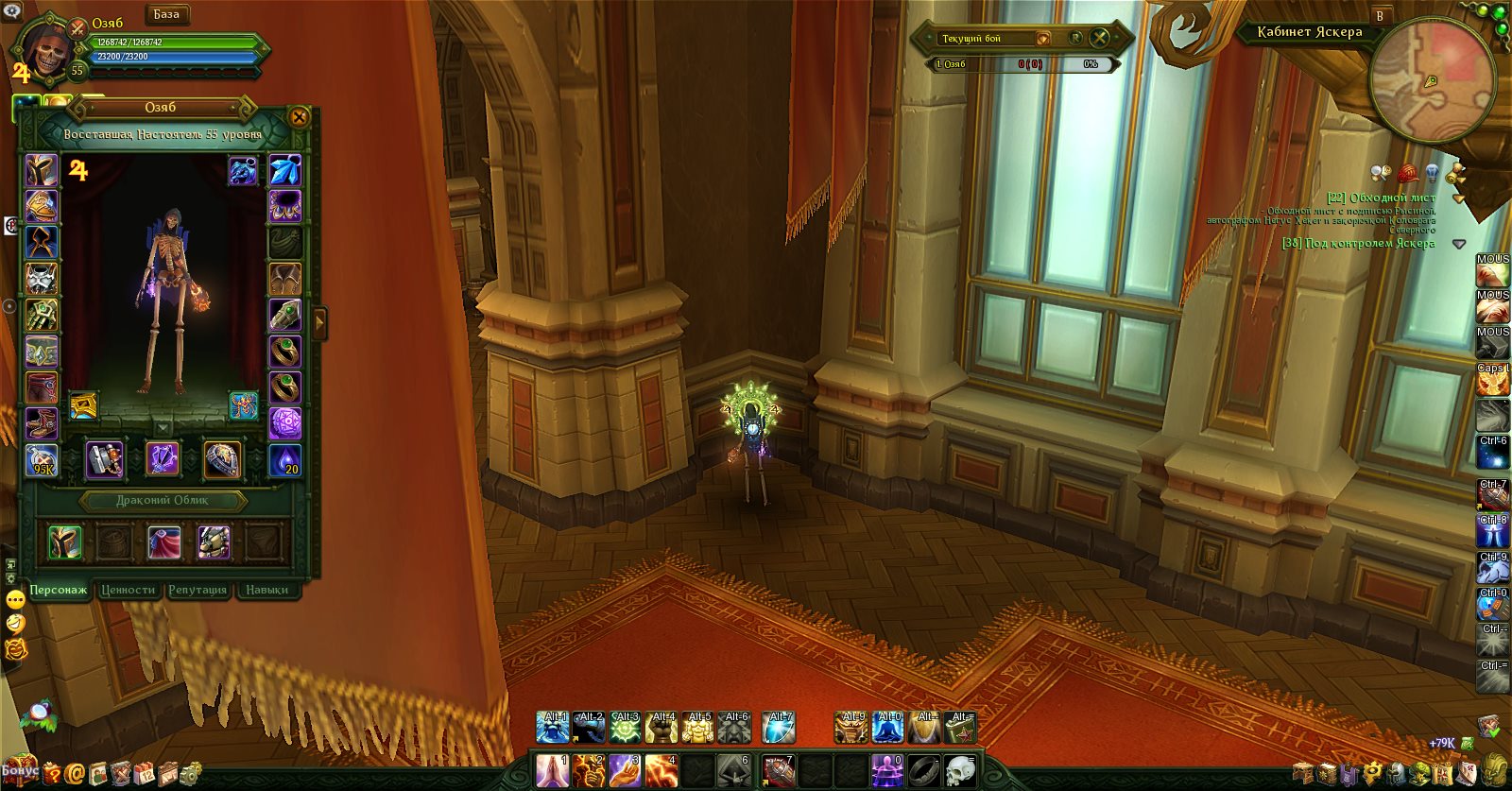Use the glowing hand ability in slot 3
This screenshot has height=791, width=1512.
[625, 770]
